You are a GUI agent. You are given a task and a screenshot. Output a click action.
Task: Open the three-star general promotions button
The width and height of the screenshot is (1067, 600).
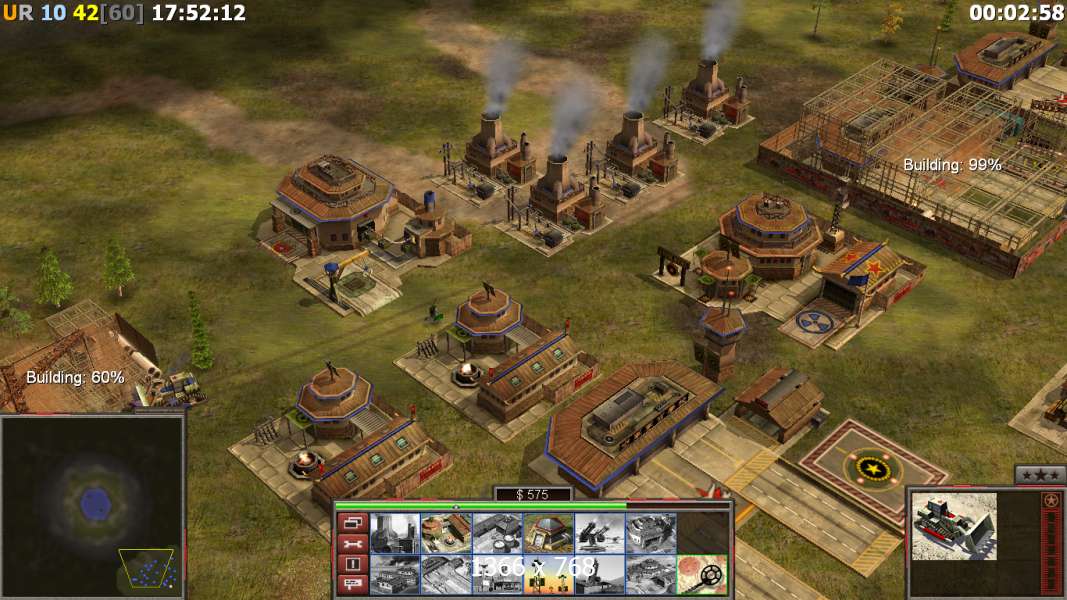coord(1039,474)
